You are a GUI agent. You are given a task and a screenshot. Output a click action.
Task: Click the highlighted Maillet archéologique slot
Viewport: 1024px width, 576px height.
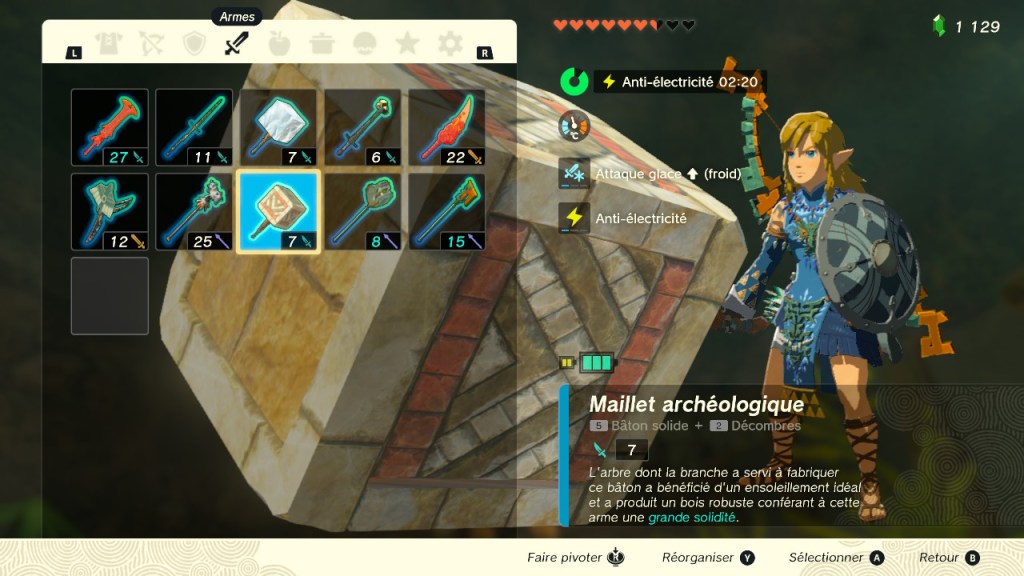[279, 211]
